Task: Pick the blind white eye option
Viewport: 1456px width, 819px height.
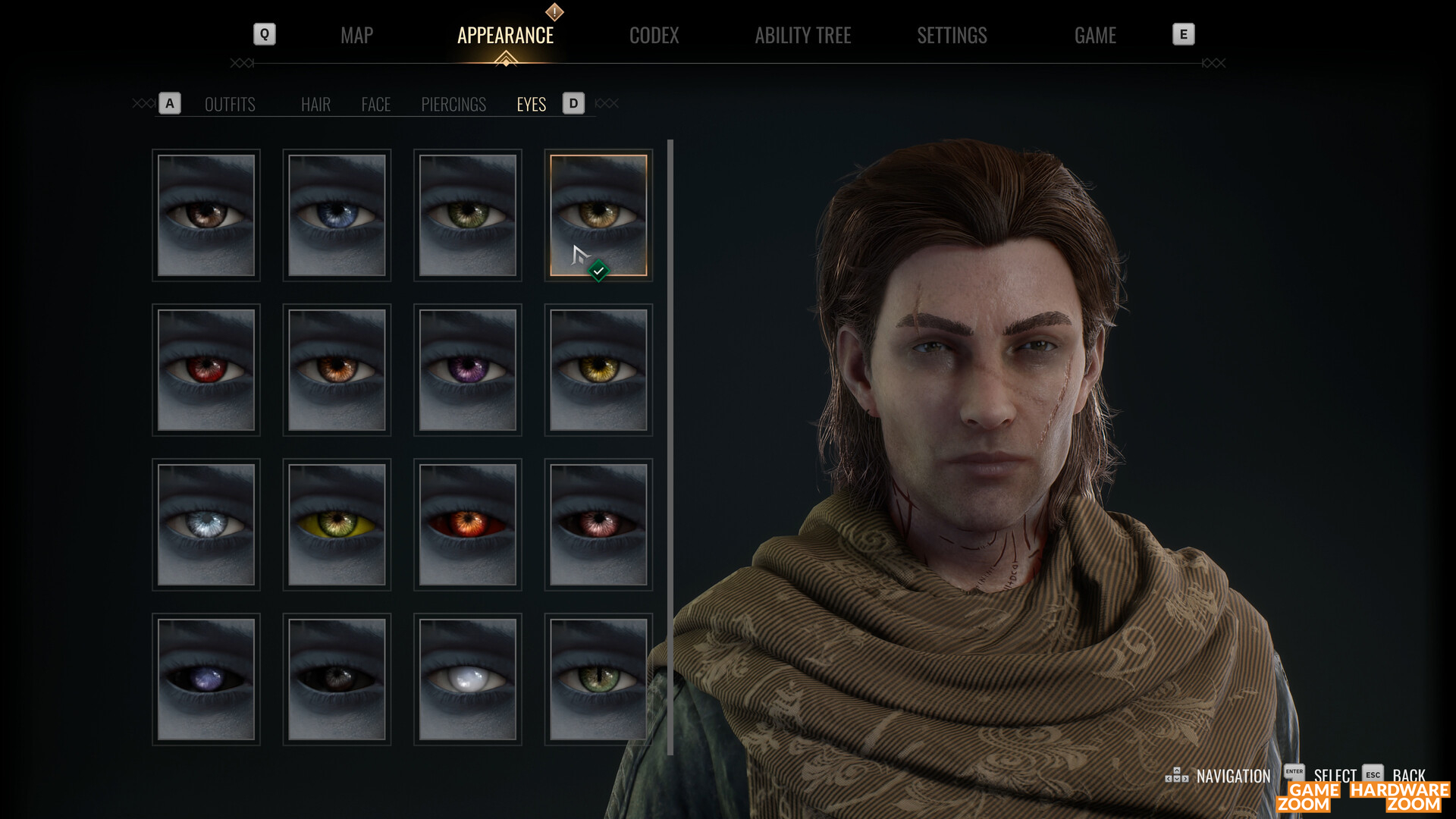Action: [x=468, y=679]
